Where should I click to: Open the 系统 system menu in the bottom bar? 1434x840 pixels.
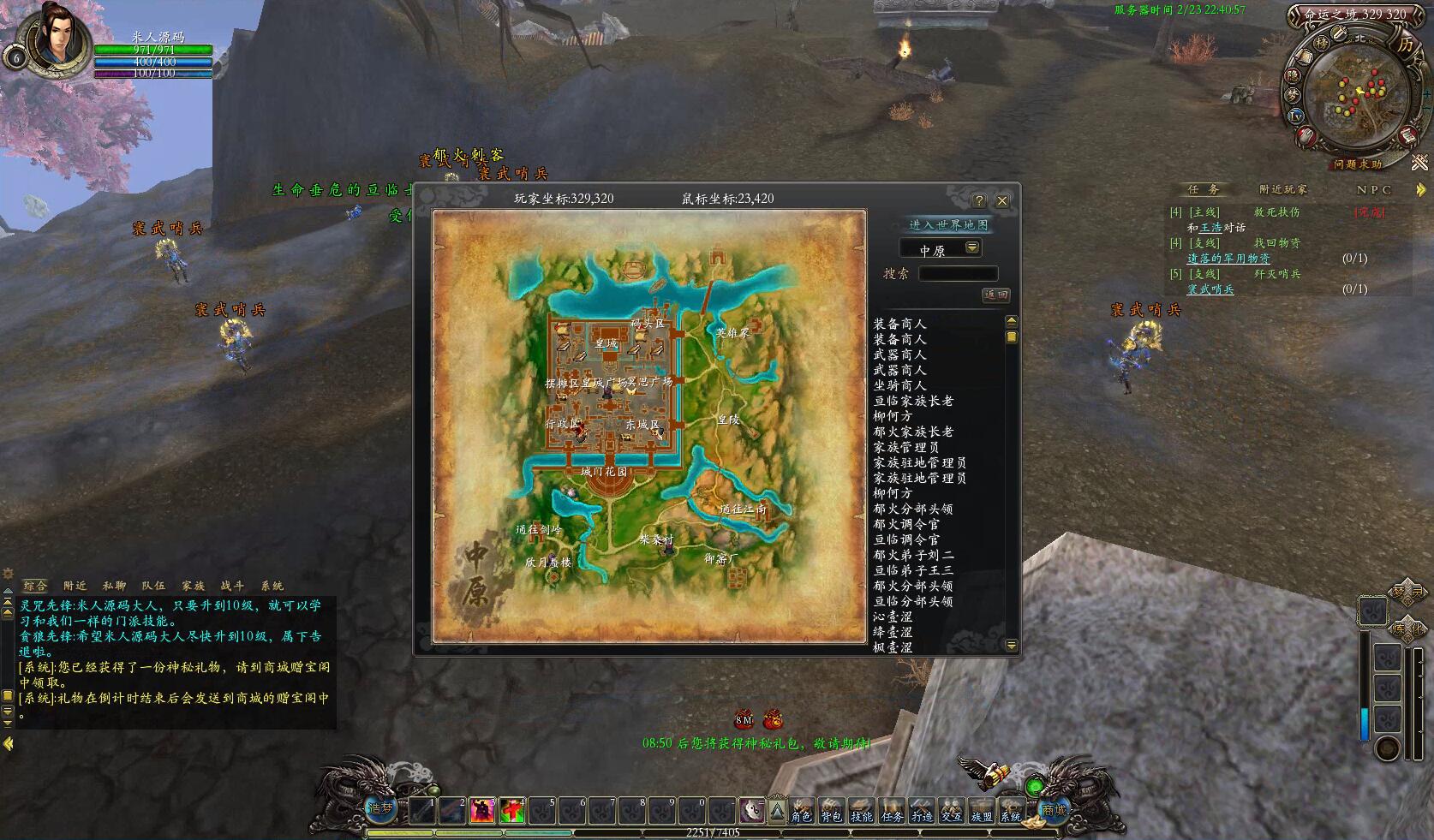(1011, 815)
